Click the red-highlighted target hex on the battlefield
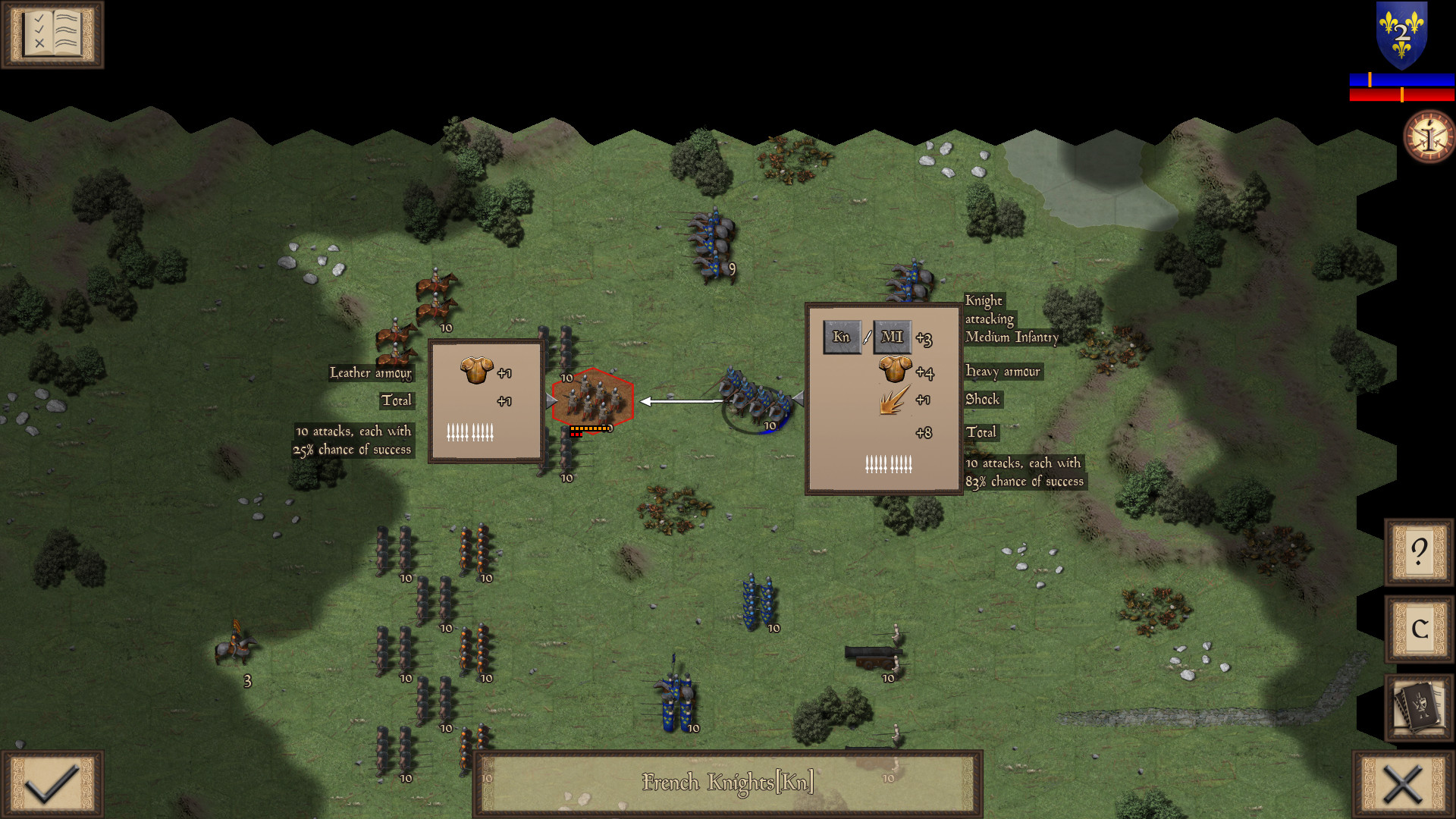 click(594, 398)
